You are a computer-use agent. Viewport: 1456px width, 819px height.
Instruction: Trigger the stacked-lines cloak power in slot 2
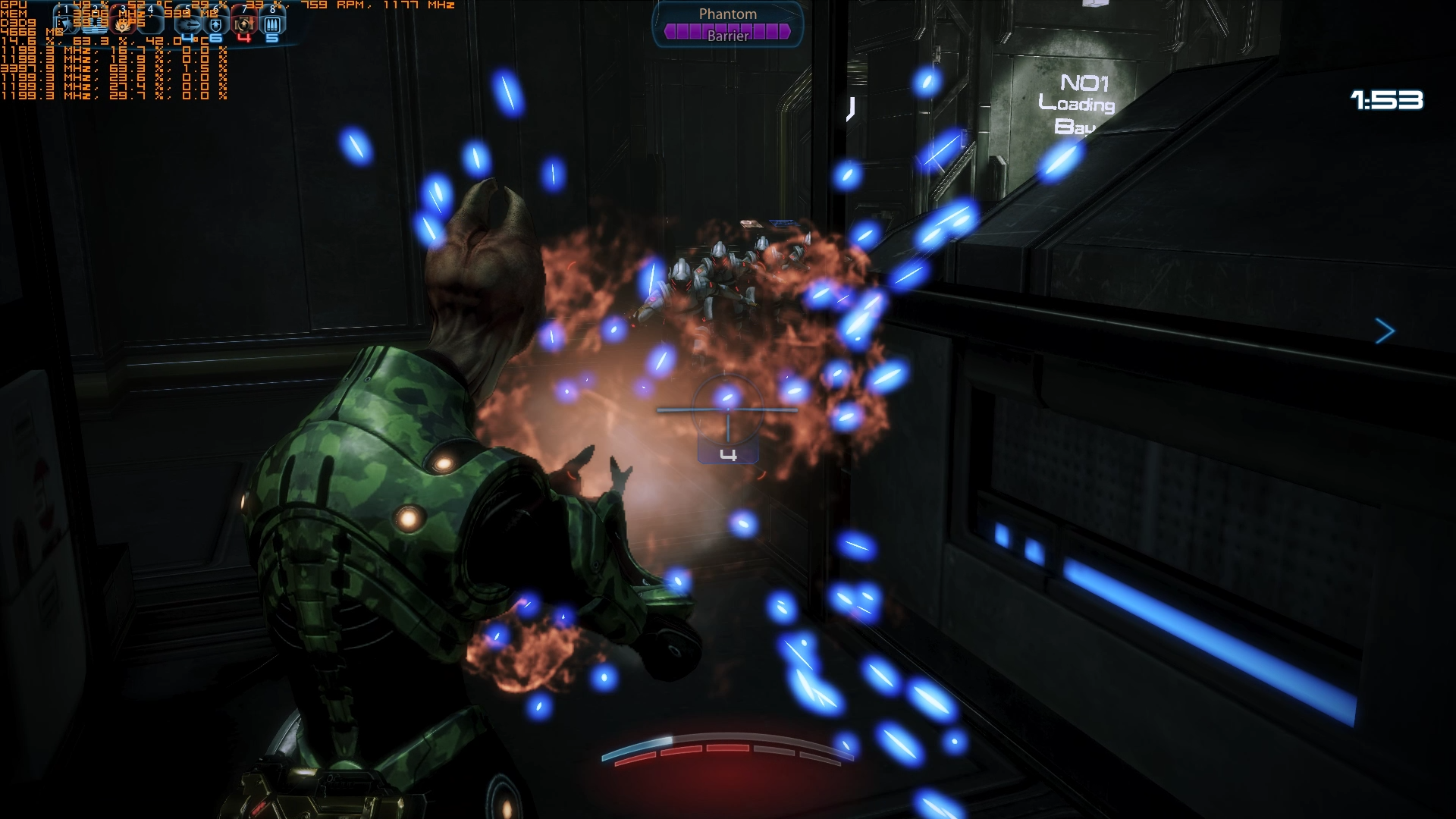95,24
